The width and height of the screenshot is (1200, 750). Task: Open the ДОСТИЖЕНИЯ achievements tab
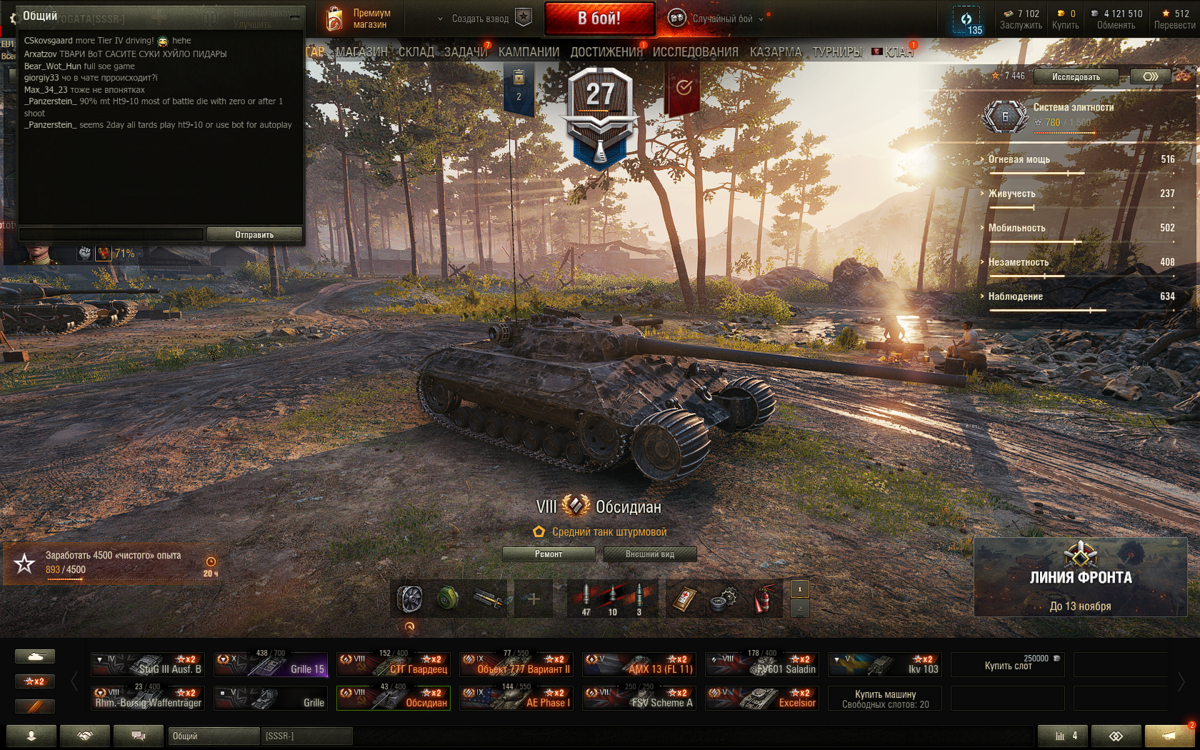(x=606, y=52)
